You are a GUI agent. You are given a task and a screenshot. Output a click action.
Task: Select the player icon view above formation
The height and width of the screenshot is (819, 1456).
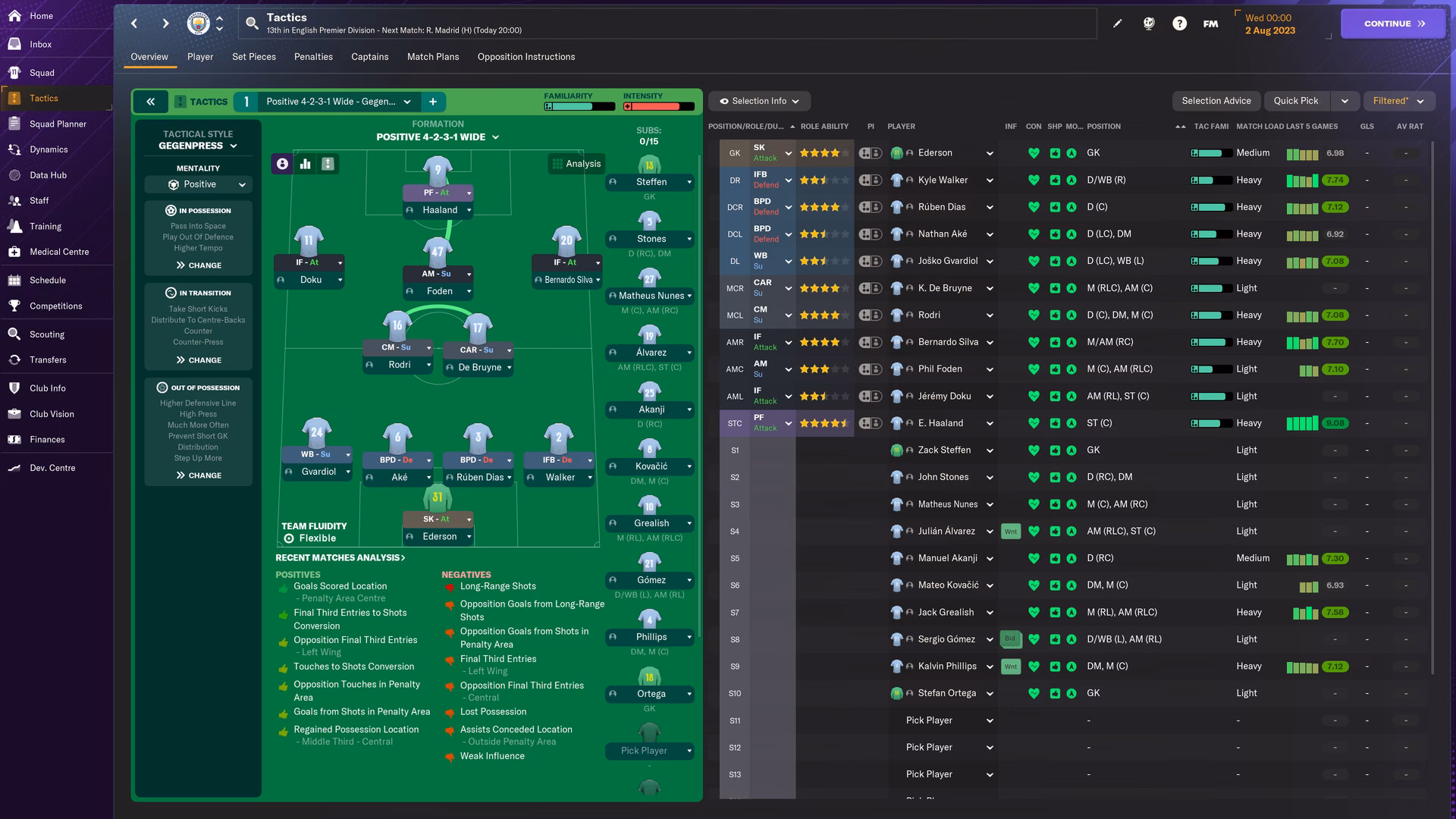[x=281, y=163]
